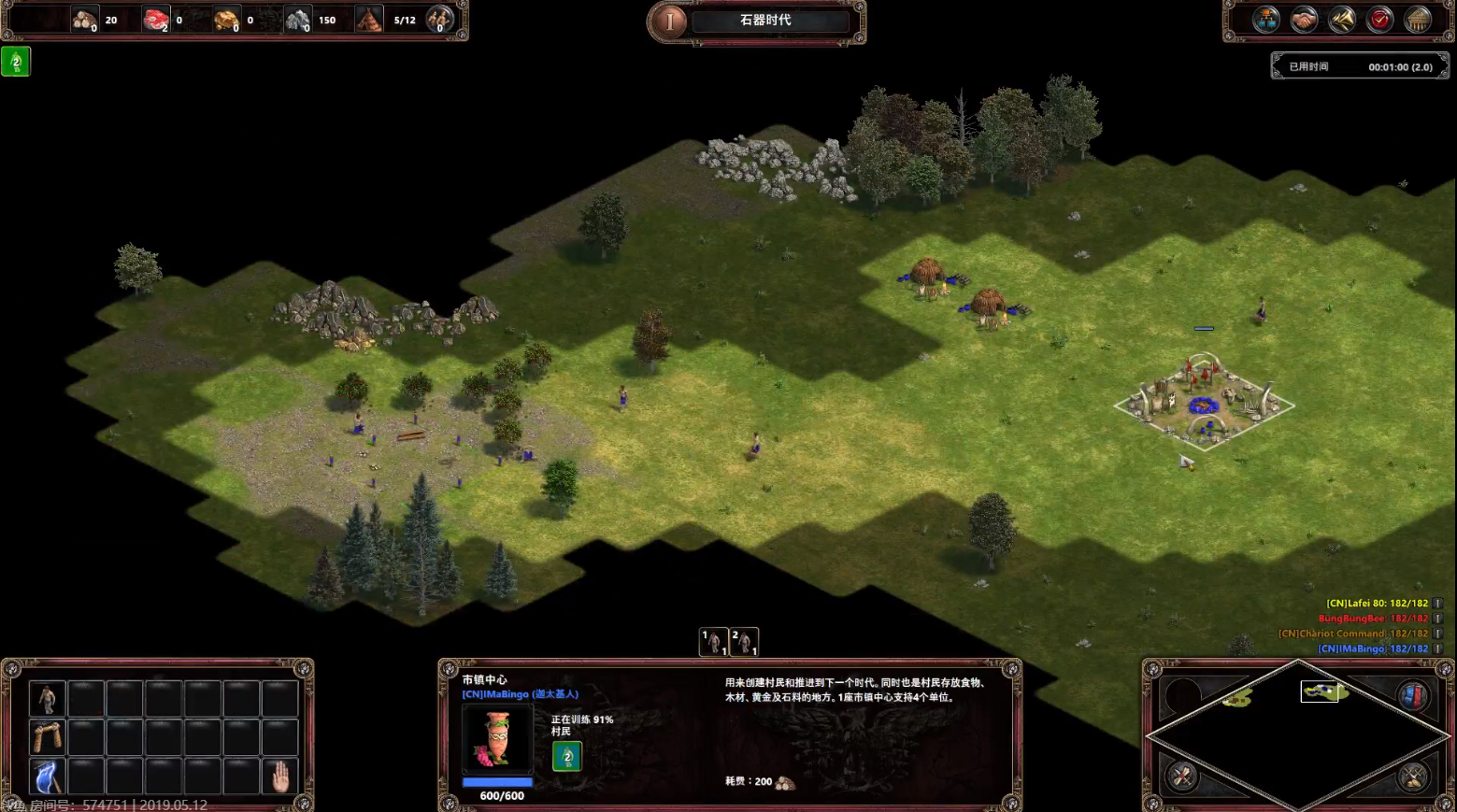This screenshot has height=812, width=1457.
Task: Click the green idle villager button
Action: click(16, 62)
